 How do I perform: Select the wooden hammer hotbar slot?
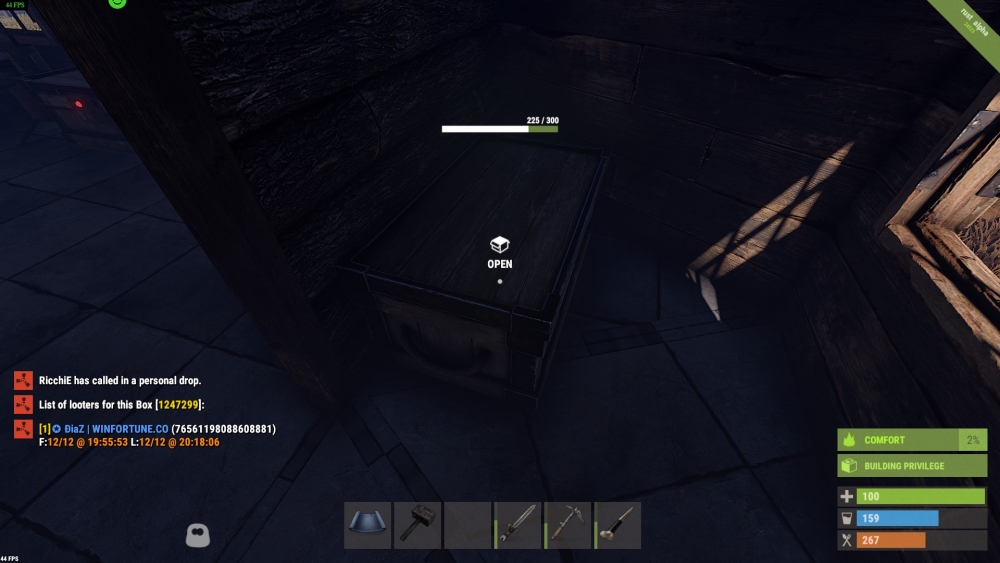coord(417,525)
